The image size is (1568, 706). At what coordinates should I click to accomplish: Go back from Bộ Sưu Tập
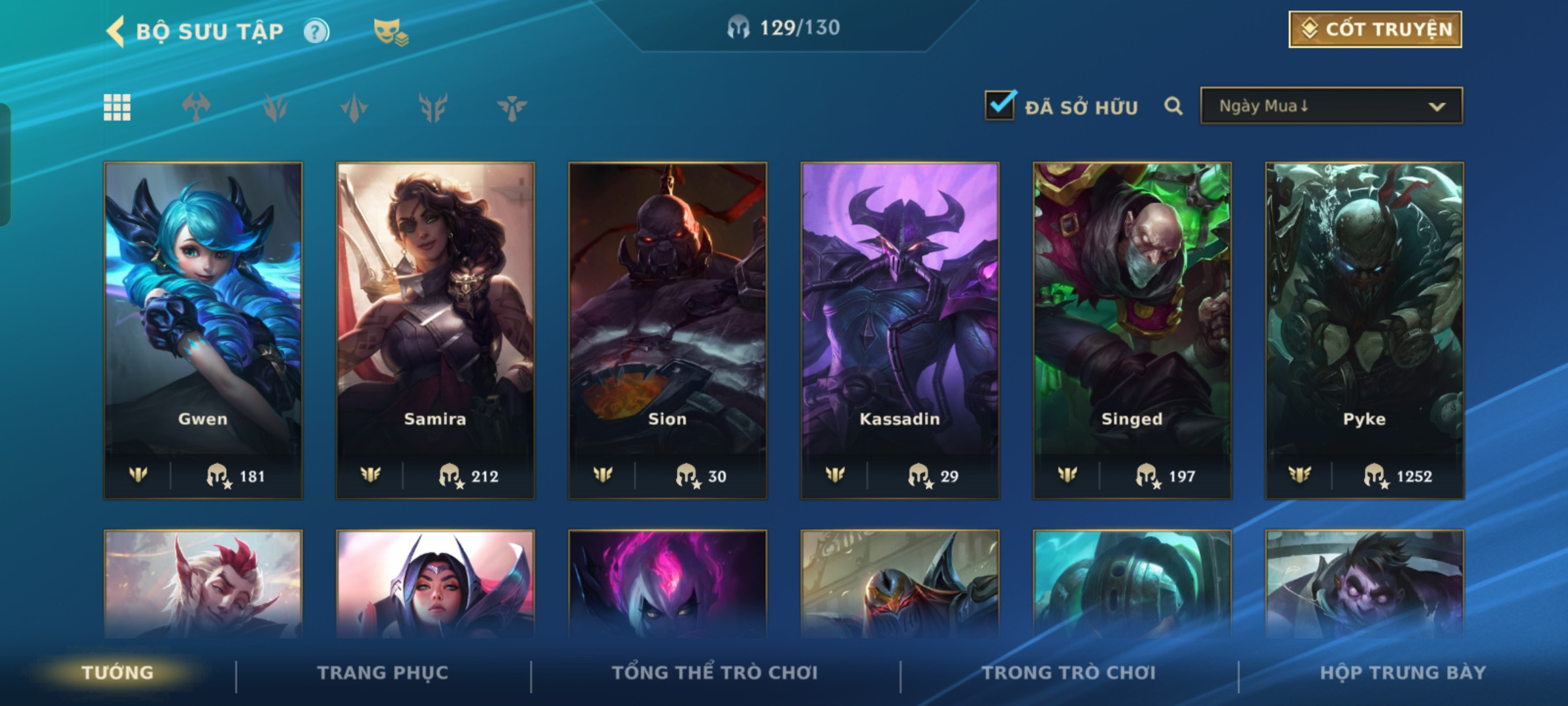click(x=116, y=31)
